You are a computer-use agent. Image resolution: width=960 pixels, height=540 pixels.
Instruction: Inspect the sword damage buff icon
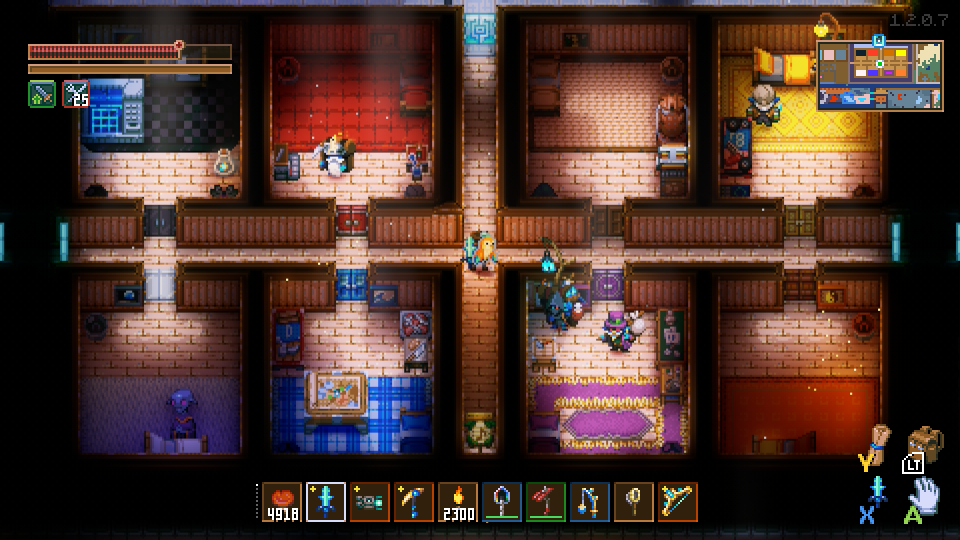[x=42, y=94]
